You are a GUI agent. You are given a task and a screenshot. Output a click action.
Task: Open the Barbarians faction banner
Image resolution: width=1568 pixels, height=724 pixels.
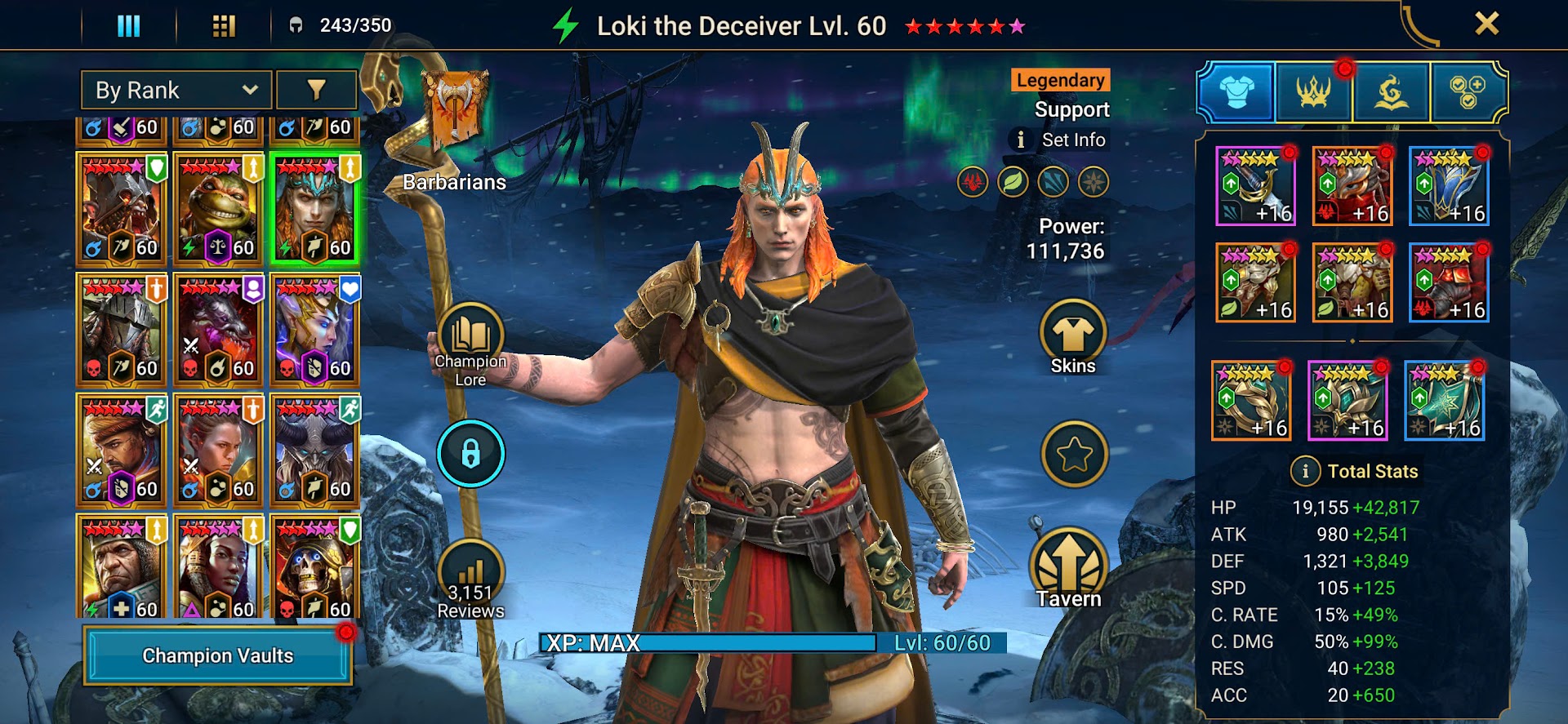(454, 114)
